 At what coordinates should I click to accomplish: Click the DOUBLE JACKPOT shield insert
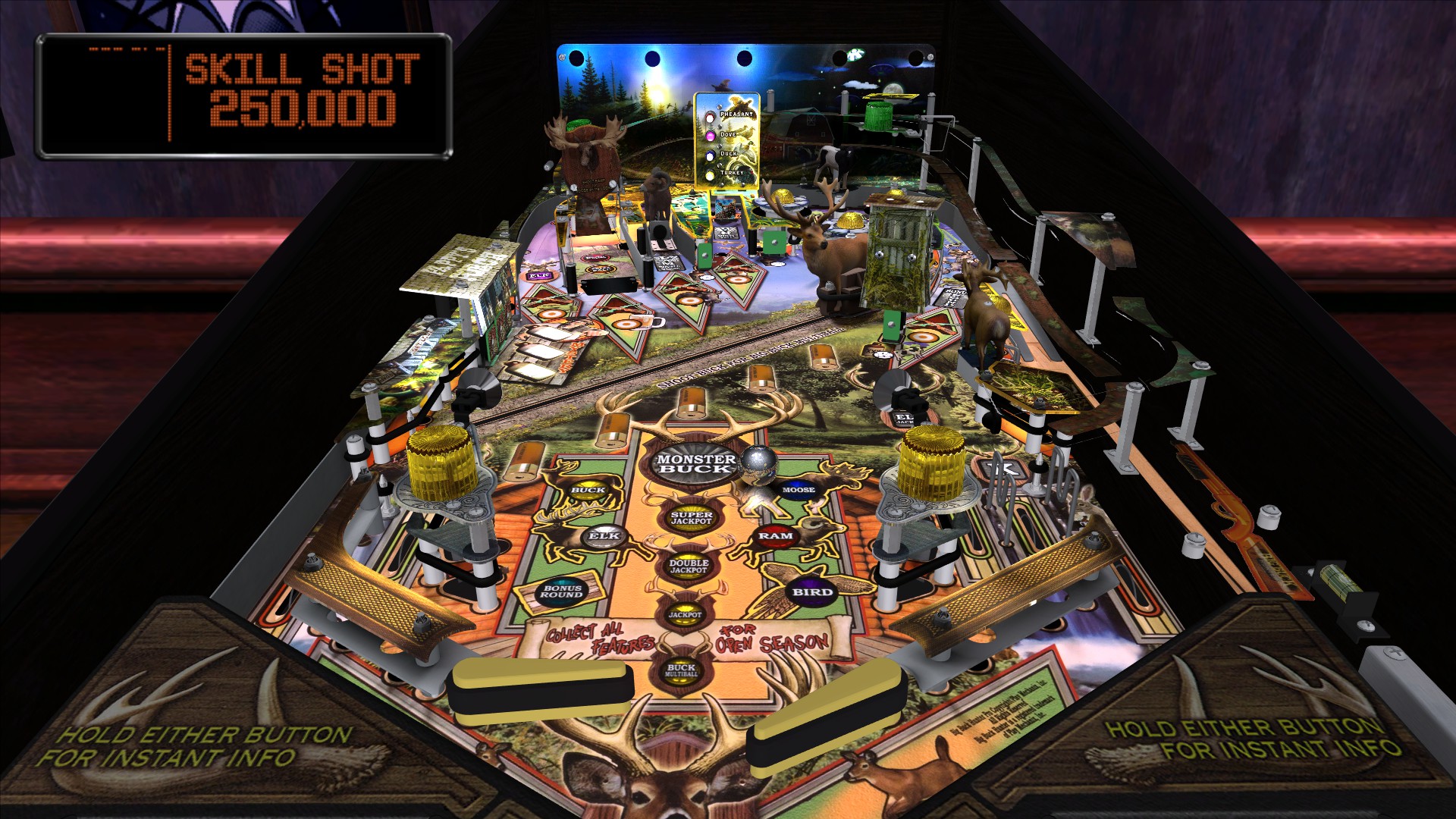point(688,566)
